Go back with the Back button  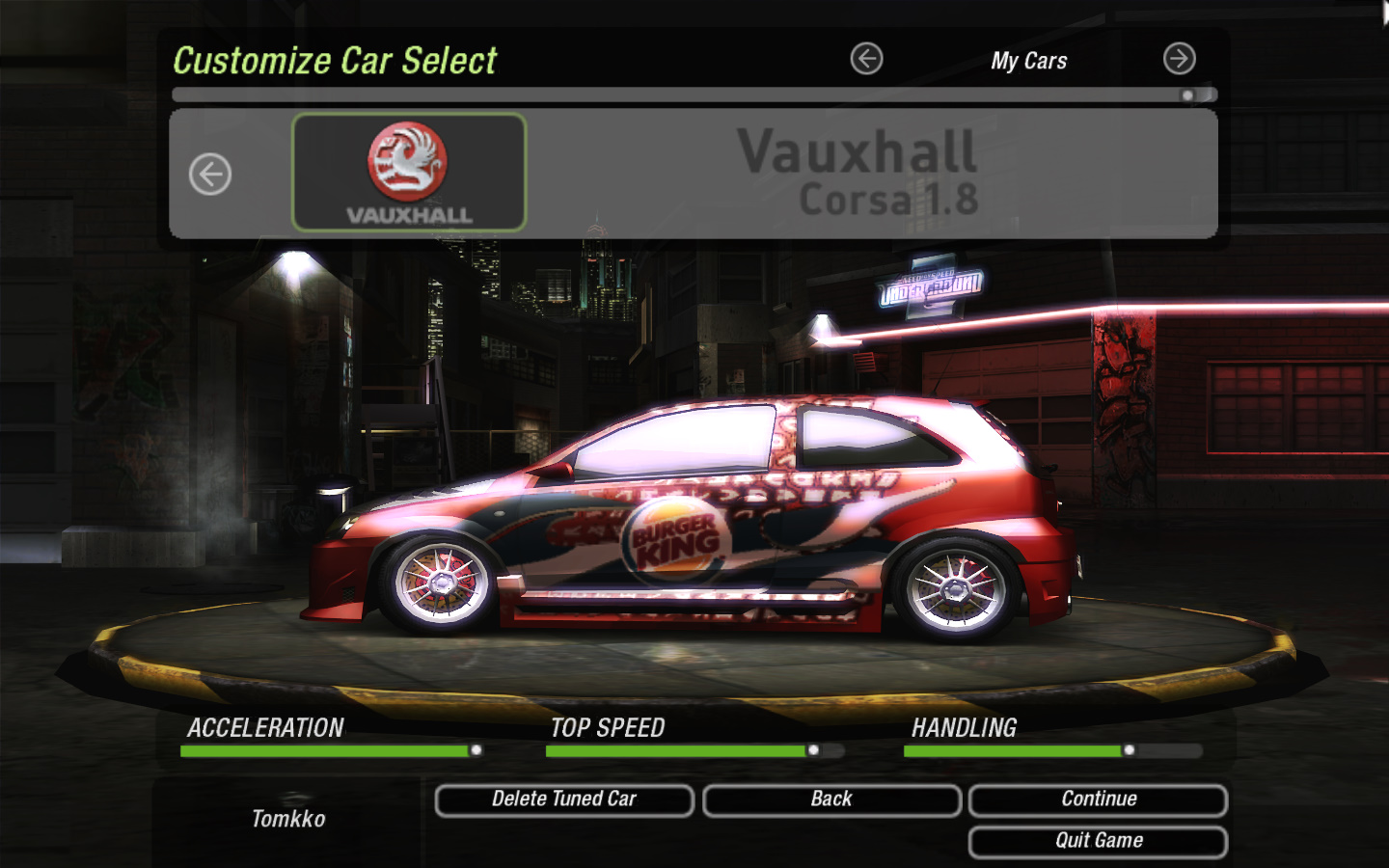point(831,800)
